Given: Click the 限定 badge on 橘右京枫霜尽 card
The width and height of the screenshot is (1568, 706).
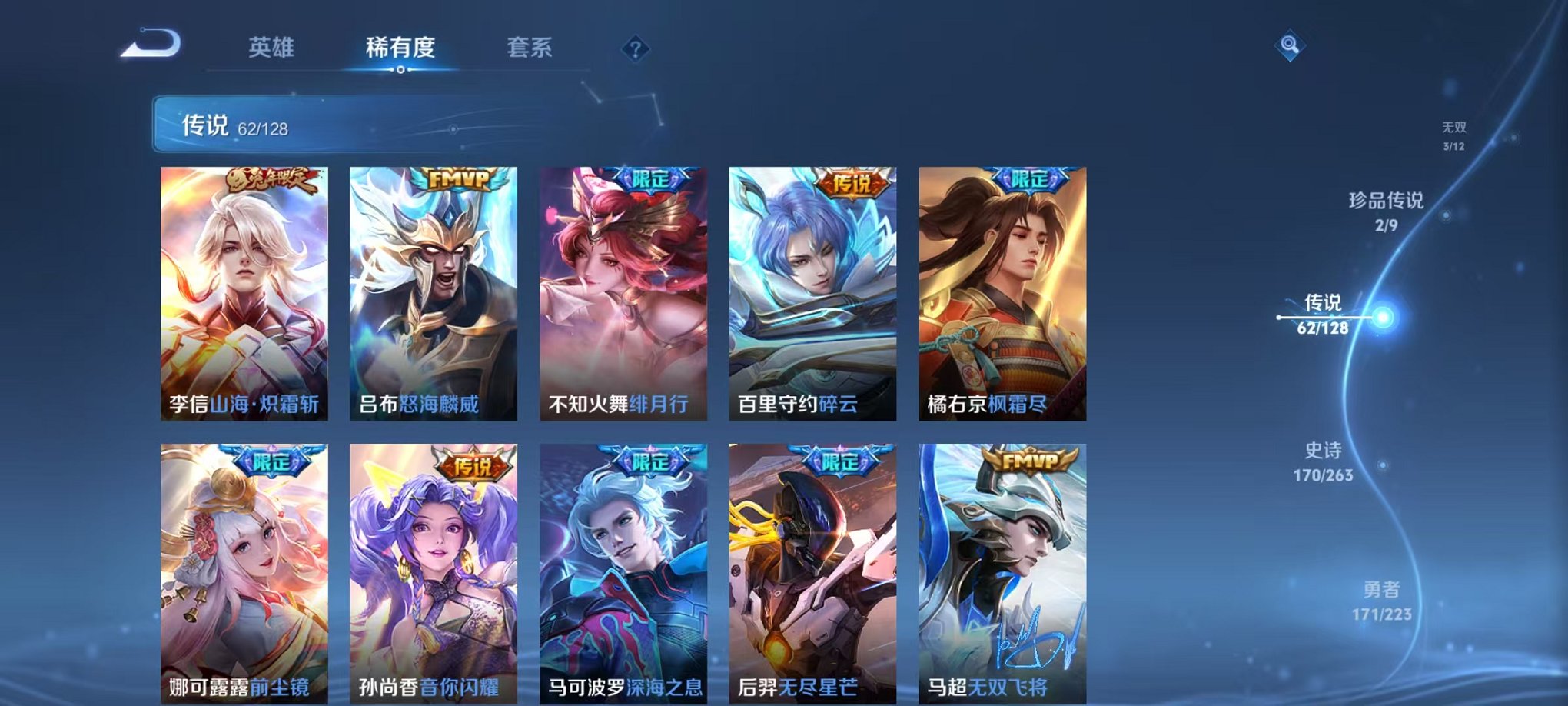Looking at the screenshot, I should point(1031,178).
